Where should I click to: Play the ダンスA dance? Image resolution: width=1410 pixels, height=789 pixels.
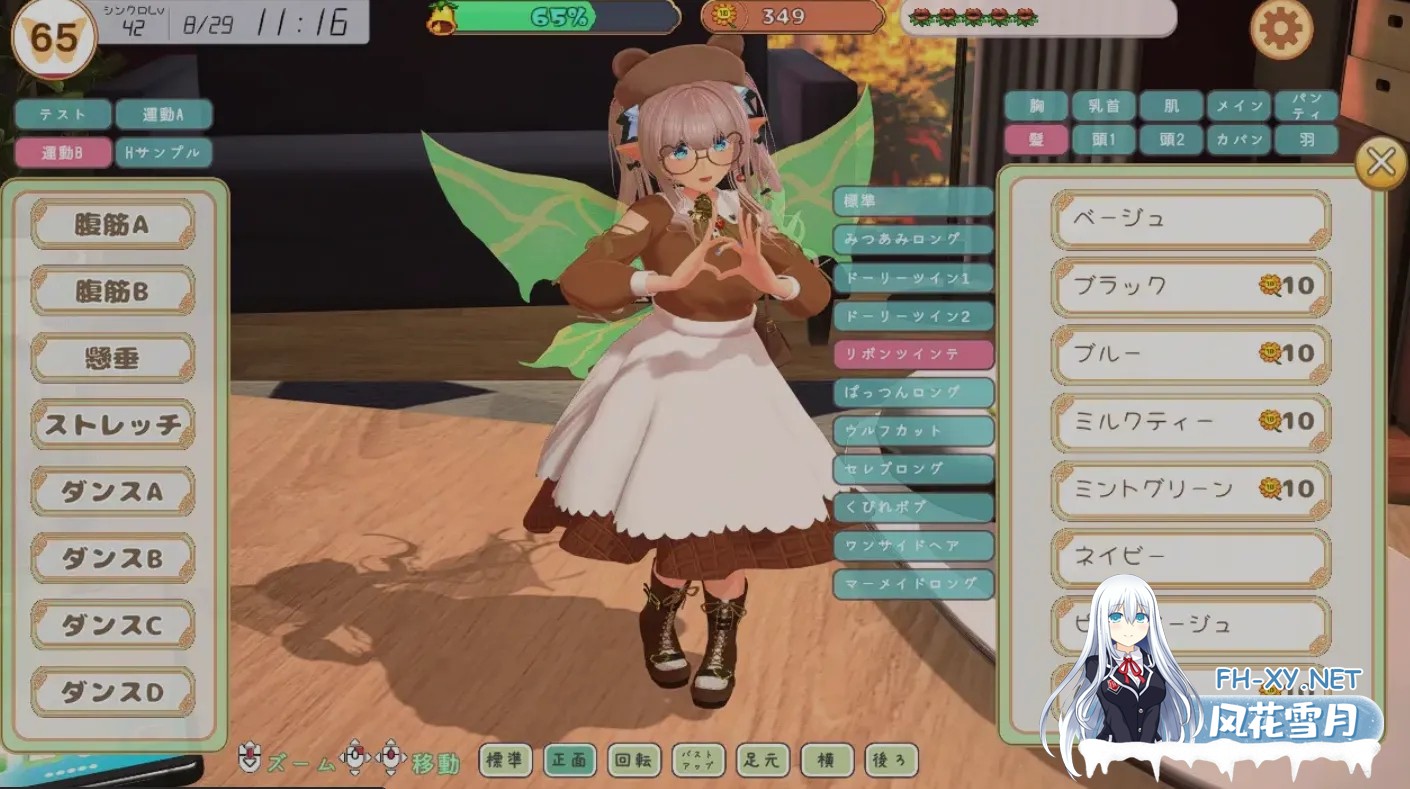[x=112, y=492]
